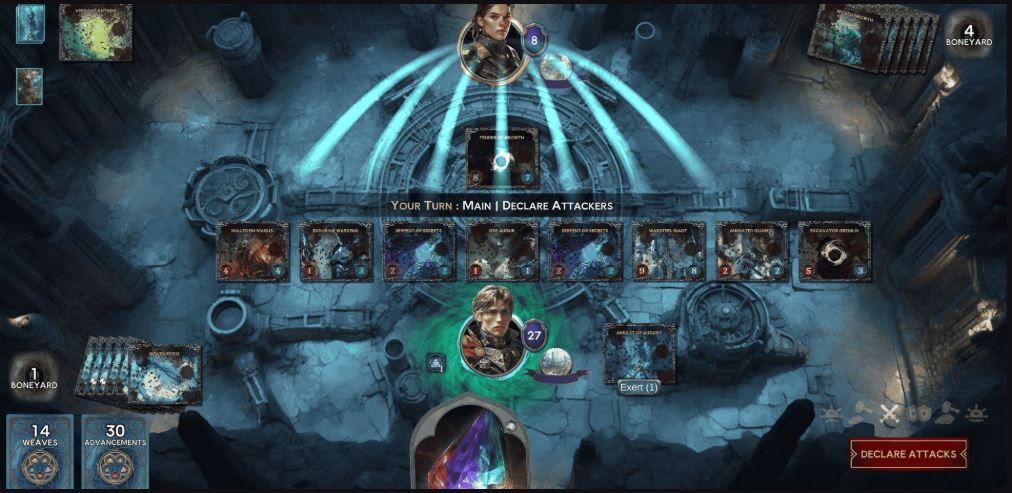This screenshot has width=1012, height=493.
Task: Select the Excavator Gremlin card
Action: 834,251
